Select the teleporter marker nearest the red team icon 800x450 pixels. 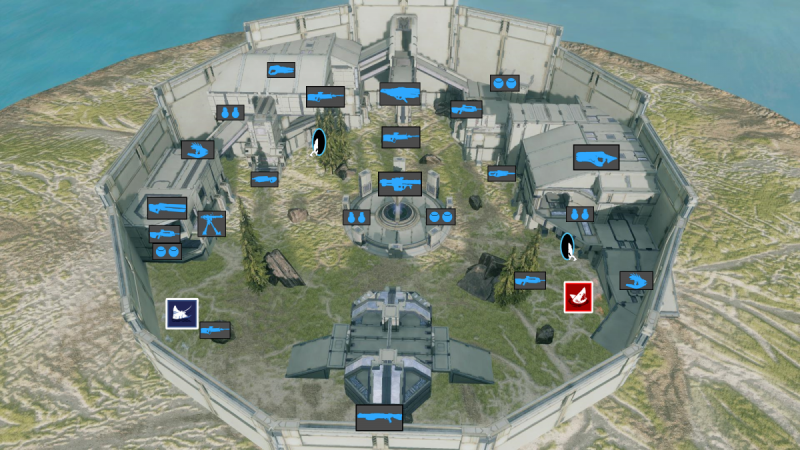click(568, 246)
